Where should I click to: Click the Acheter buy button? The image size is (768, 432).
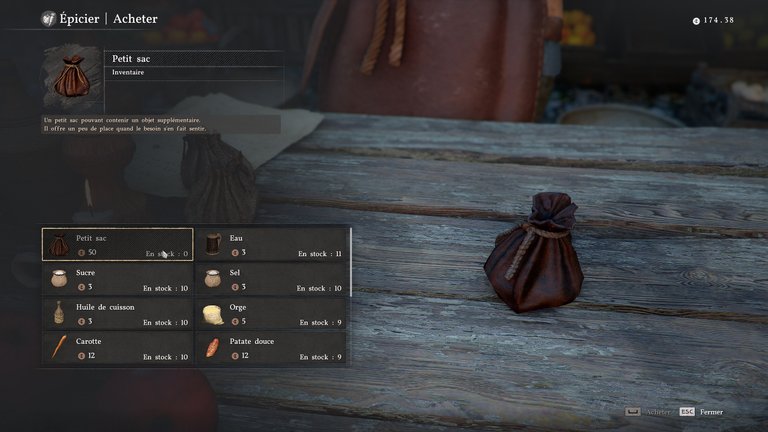click(x=648, y=412)
